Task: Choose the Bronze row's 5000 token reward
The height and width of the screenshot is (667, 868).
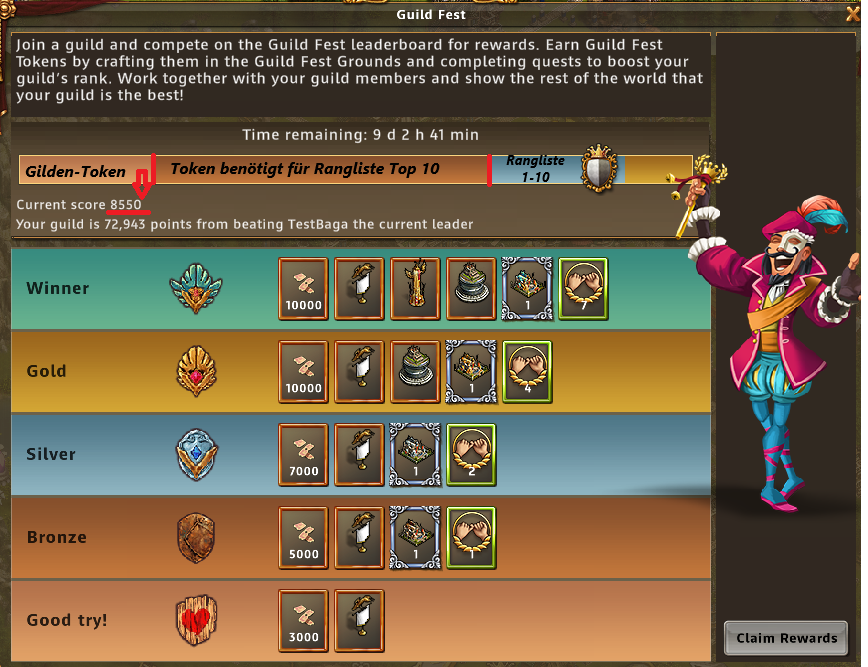Action: (x=303, y=537)
